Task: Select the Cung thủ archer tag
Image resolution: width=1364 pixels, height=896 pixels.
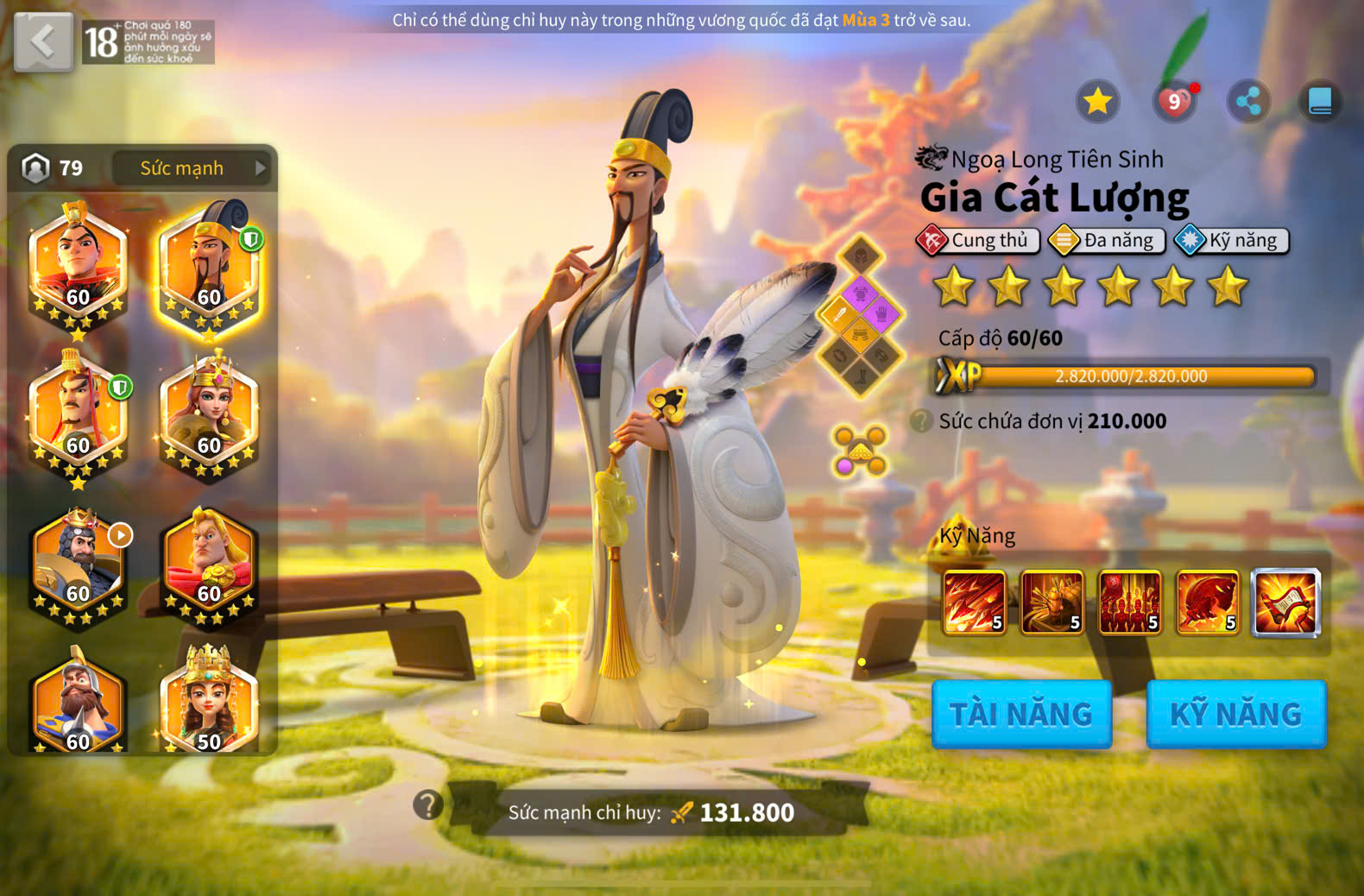Action: 977,240
